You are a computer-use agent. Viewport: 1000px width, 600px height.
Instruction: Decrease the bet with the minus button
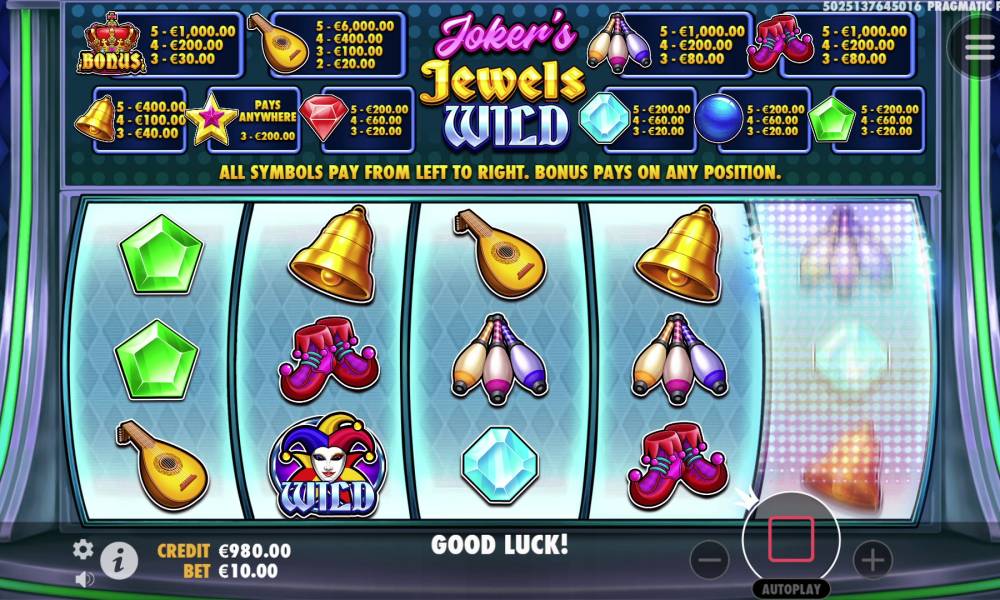709,561
